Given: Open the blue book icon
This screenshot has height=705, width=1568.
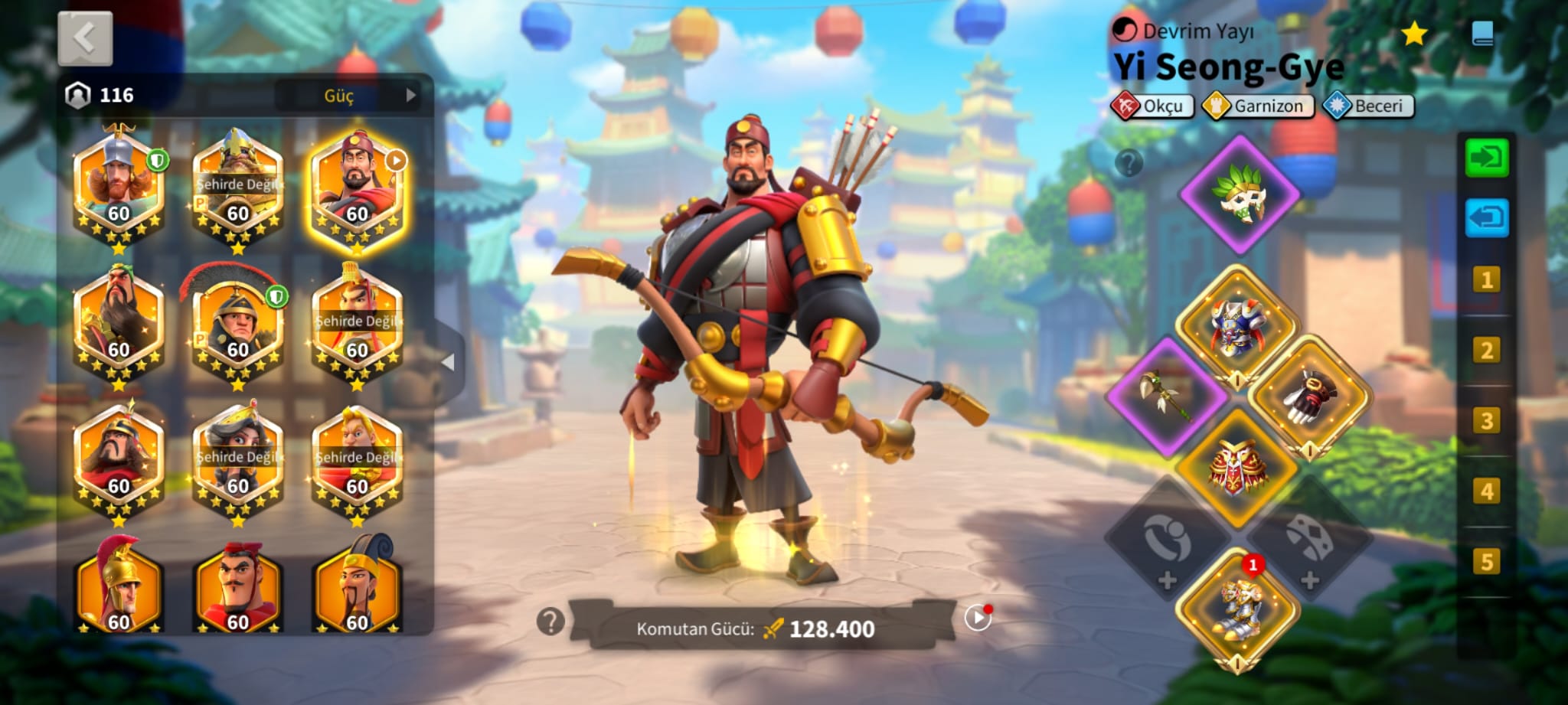Looking at the screenshot, I should pos(1482,34).
